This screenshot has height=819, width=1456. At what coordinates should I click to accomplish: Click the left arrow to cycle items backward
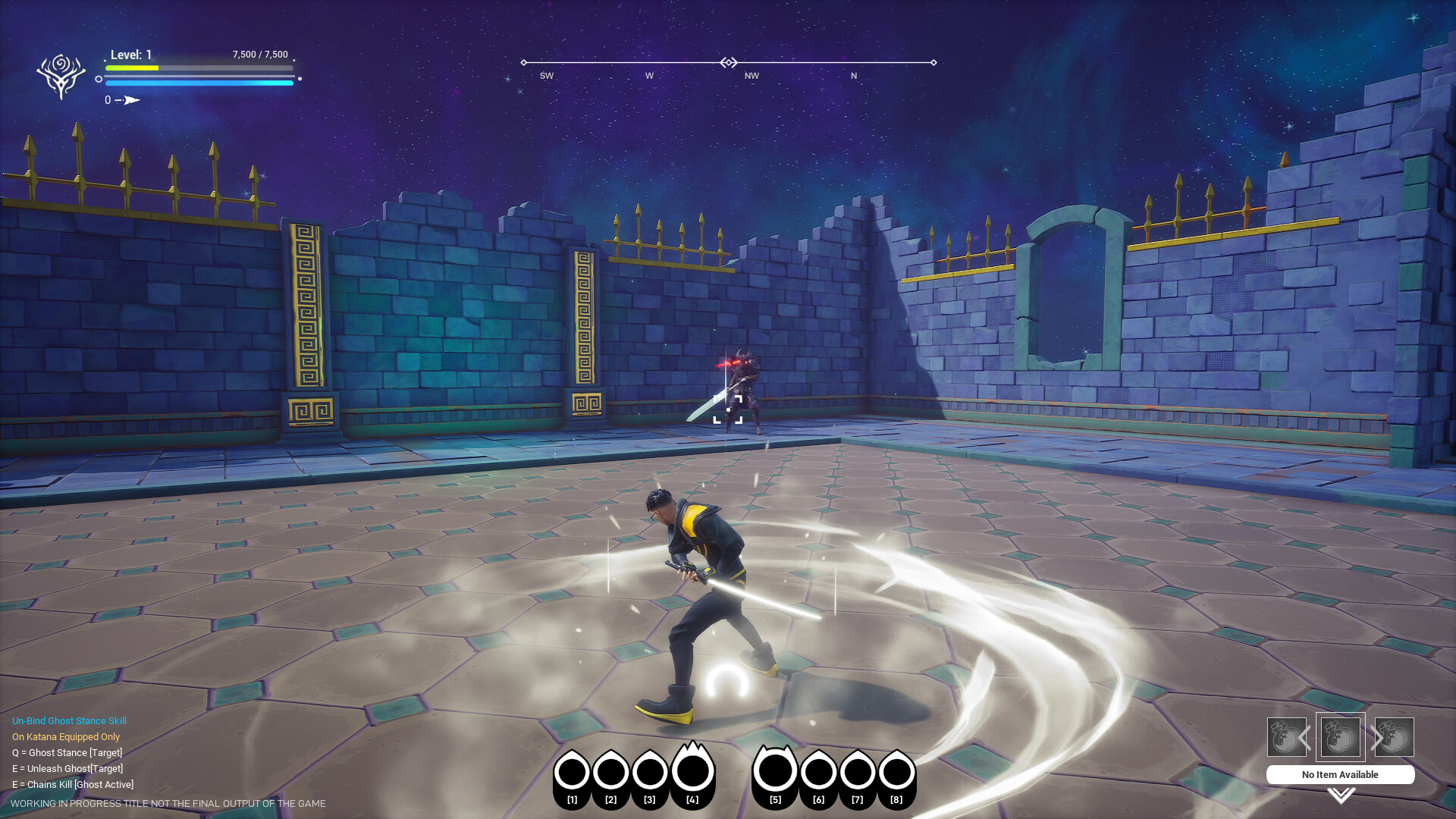coord(1306,736)
